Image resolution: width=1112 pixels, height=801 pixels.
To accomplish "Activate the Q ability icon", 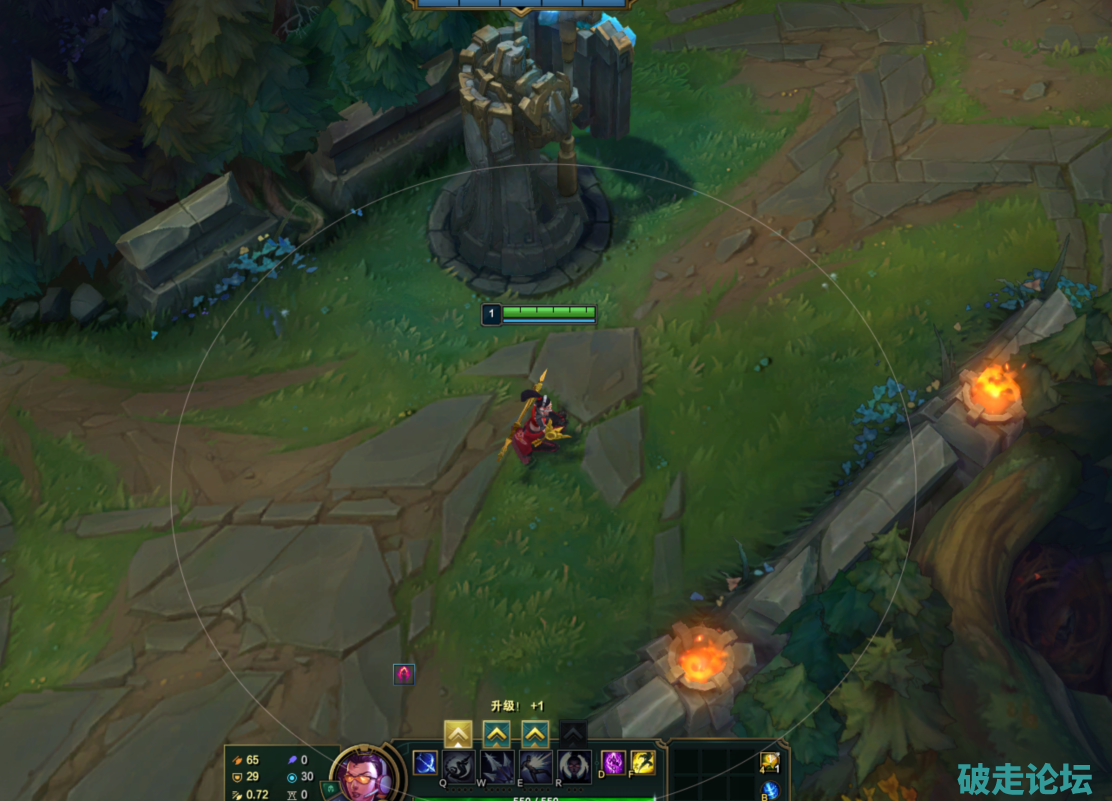I will tap(459, 766).
